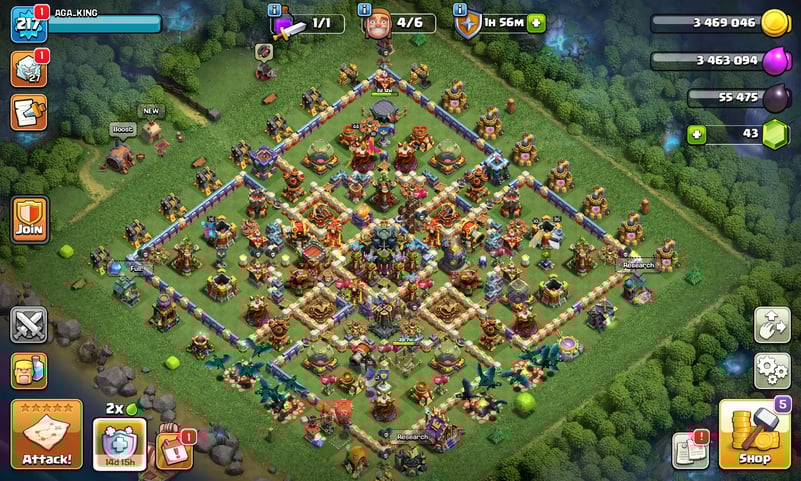Open the settings gears button

click(x=772, y=370)
